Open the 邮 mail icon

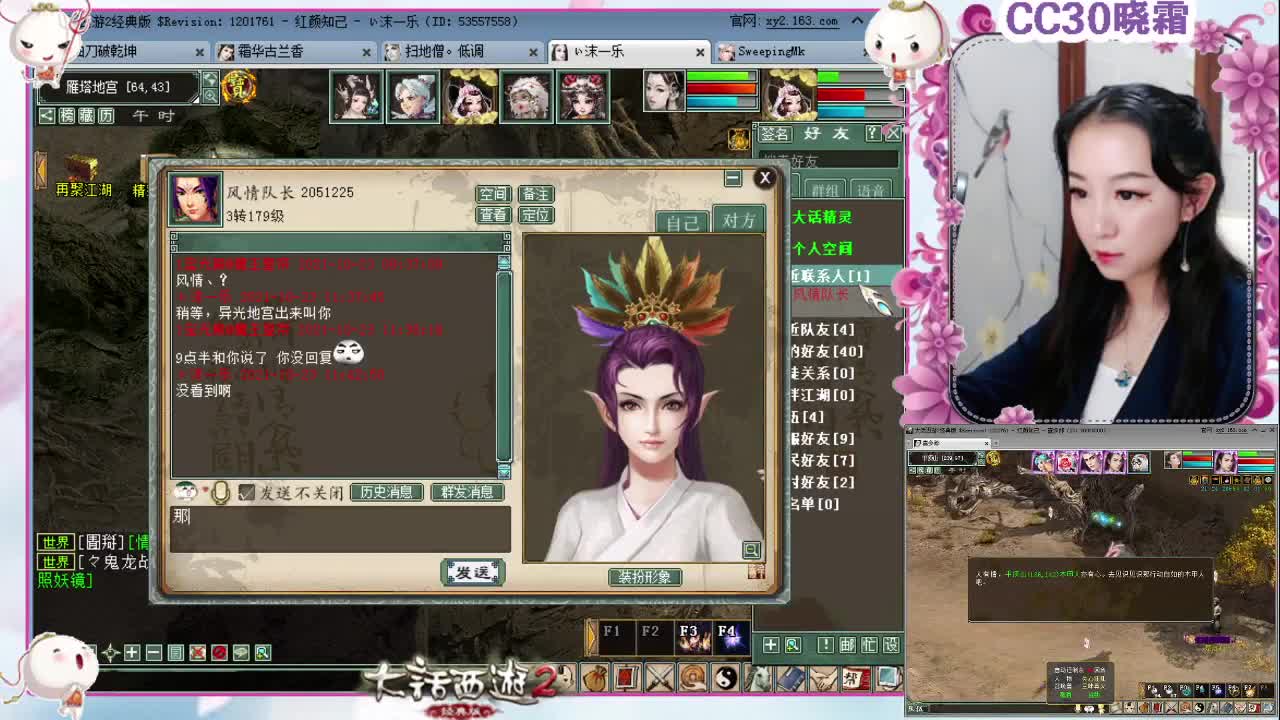(x=846, y=644)
